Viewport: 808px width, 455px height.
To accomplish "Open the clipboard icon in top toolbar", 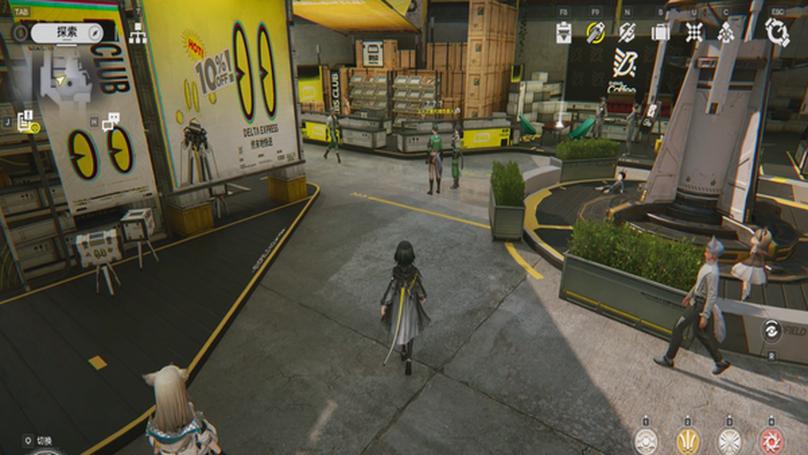I will 564,32.
